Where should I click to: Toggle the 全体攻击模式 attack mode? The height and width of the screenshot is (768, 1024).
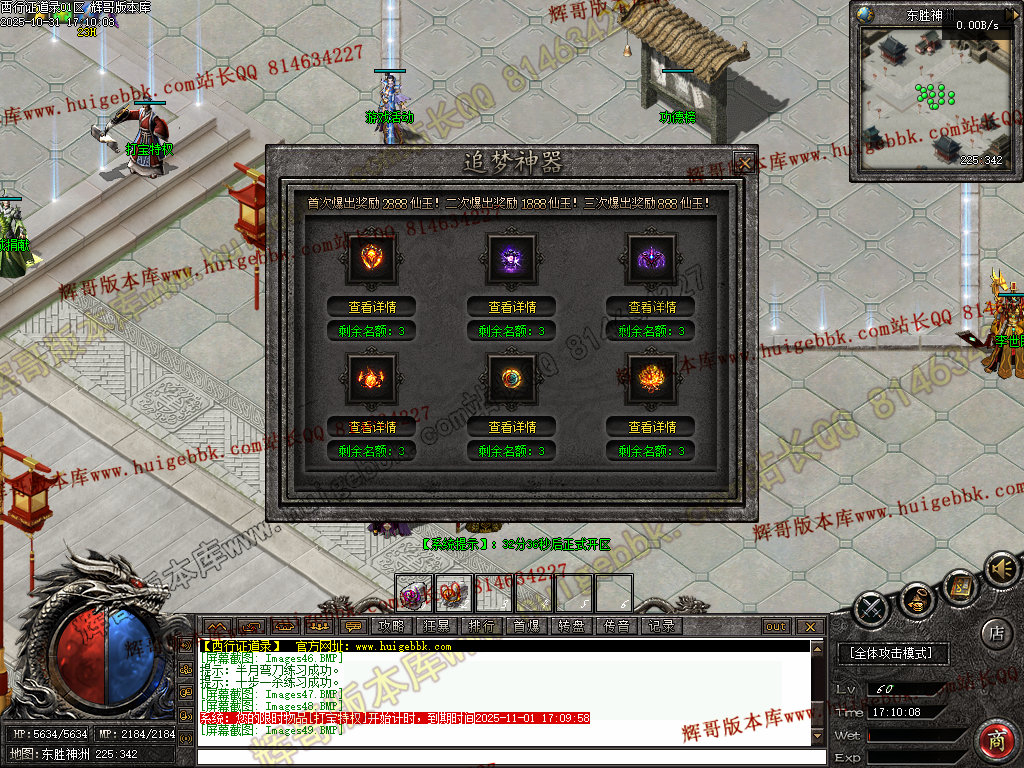(891, 653)
